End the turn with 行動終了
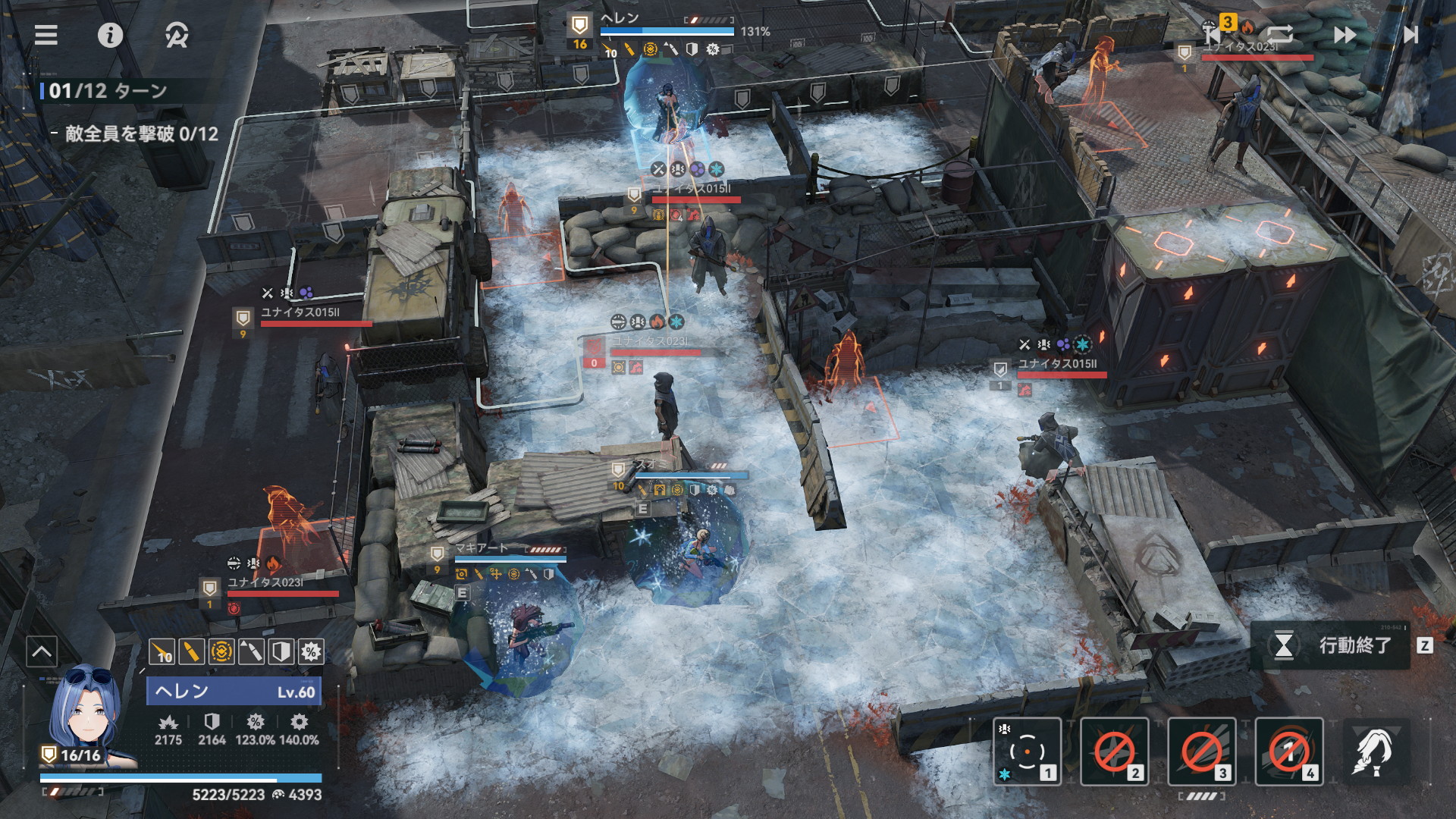The width and height of the screenshot is (1456, 819). (1340, 645)
